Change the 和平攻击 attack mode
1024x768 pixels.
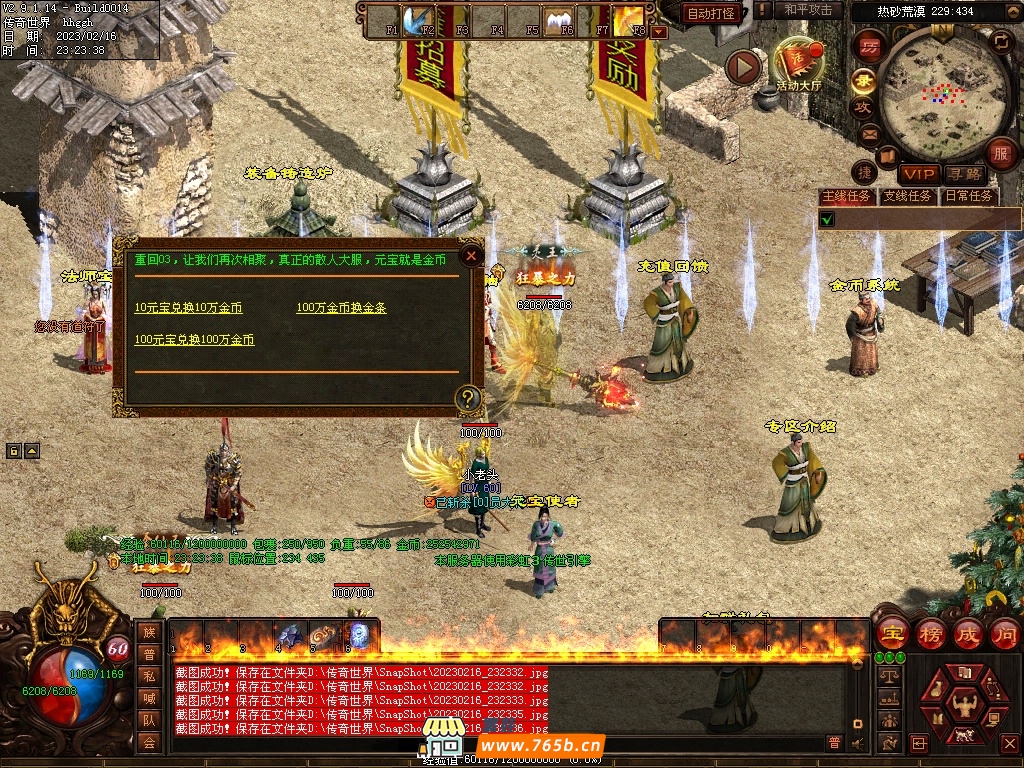click(x=808, y=10)
